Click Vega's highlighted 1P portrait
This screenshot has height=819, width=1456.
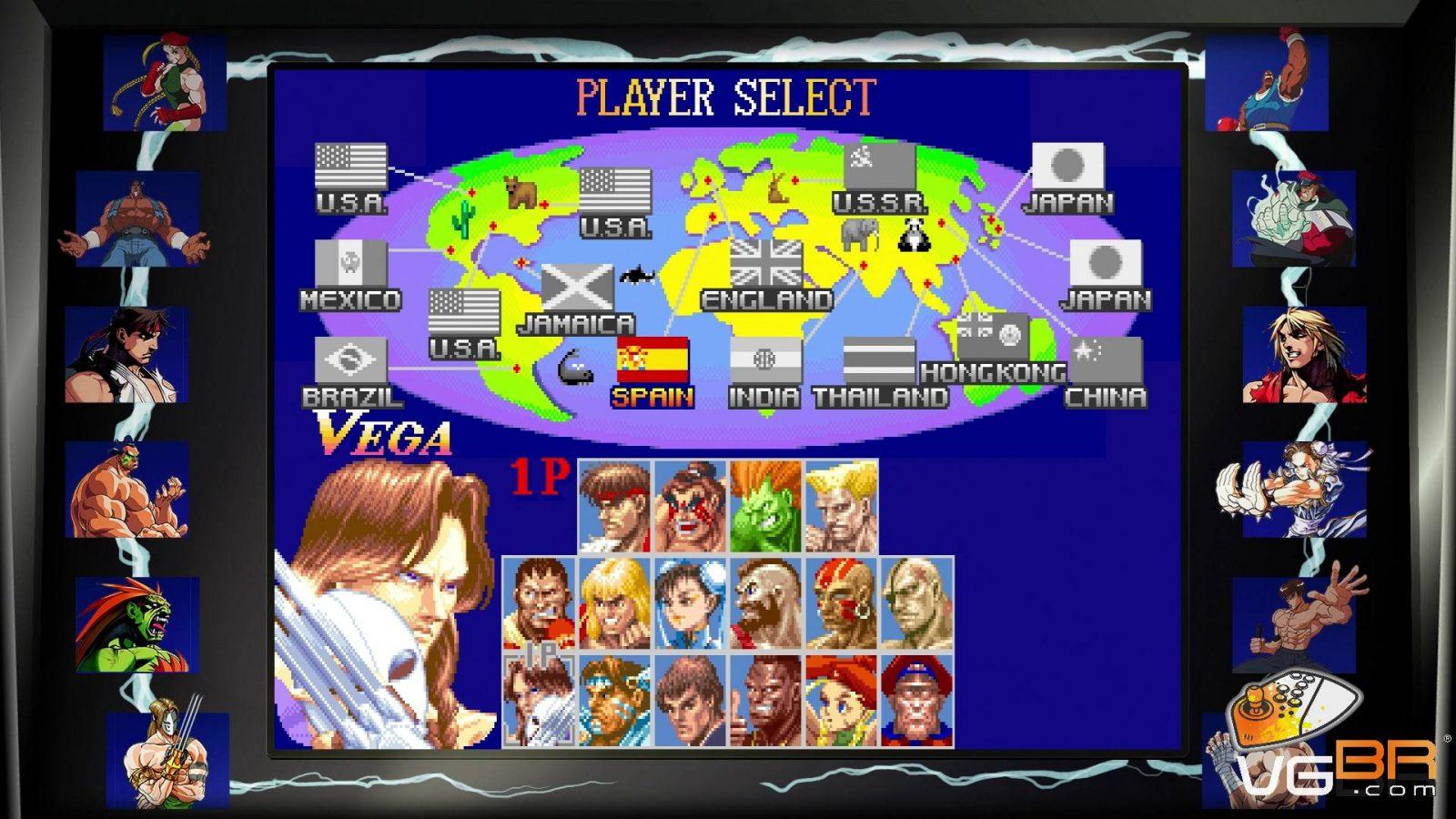(x=540, y=700)
